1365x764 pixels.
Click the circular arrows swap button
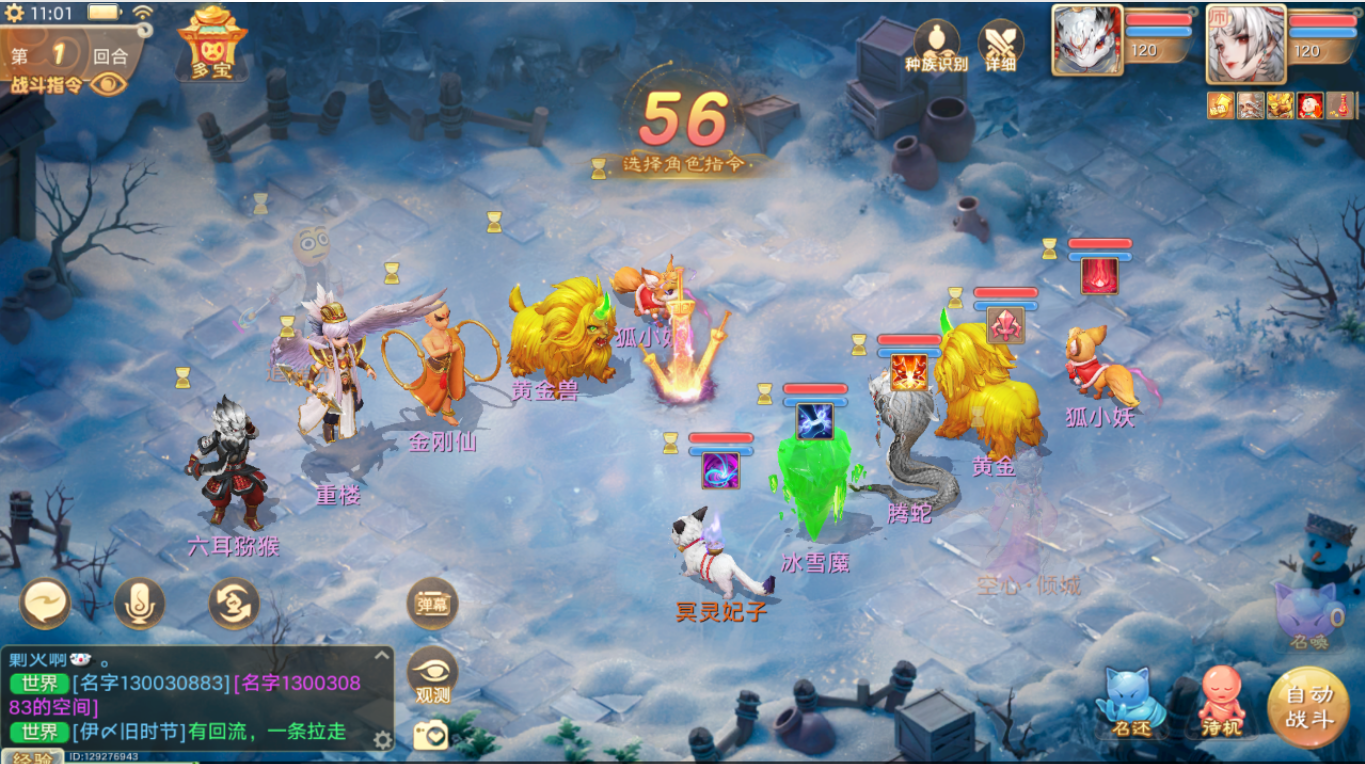(x=233, y=604)
